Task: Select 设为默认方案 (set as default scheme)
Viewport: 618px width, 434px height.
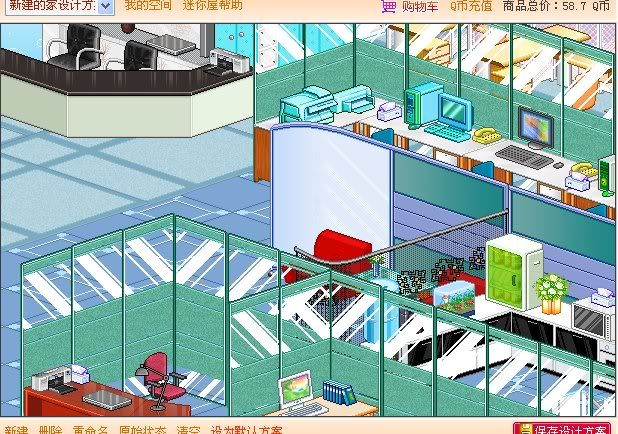Action: (x=247, y=429)
